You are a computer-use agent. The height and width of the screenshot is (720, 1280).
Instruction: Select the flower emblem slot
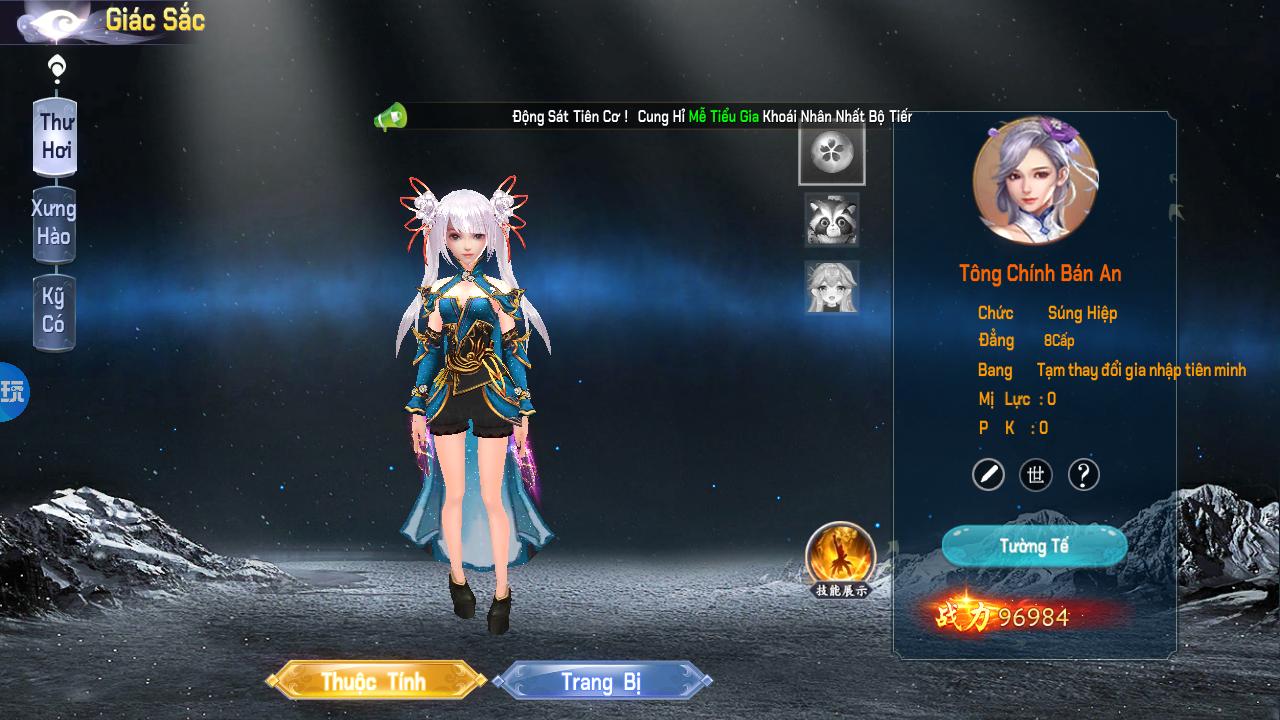(x=831, y=154)
